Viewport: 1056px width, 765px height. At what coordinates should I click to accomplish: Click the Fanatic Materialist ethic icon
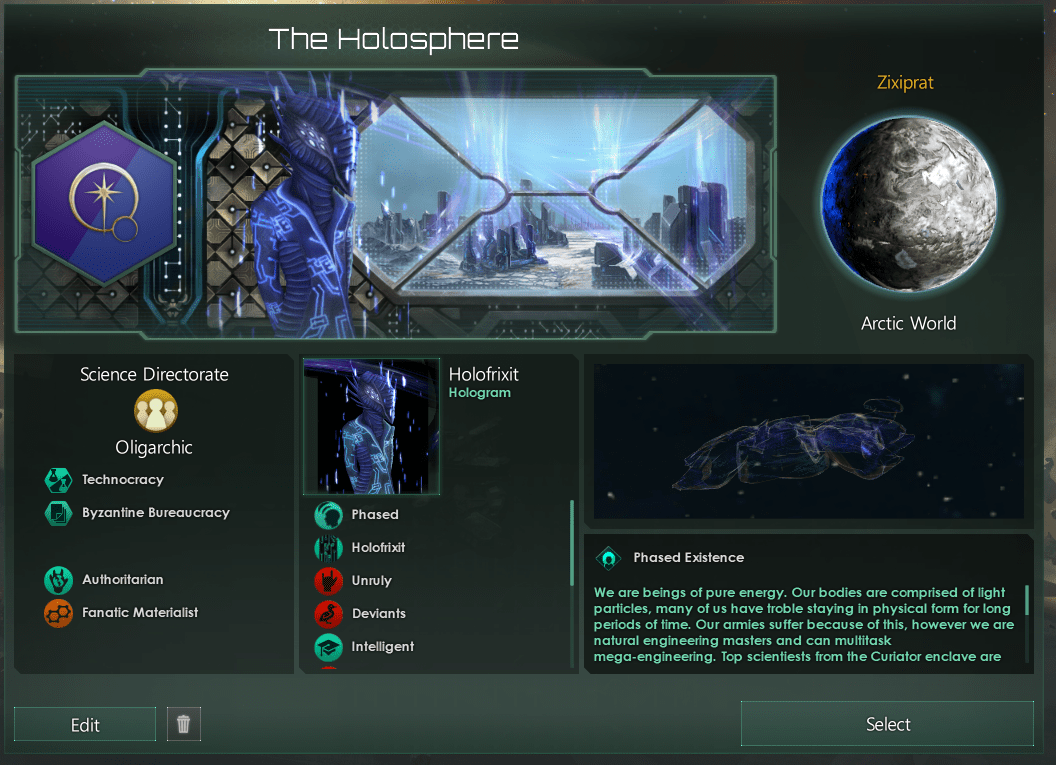[x=59, y=613]
